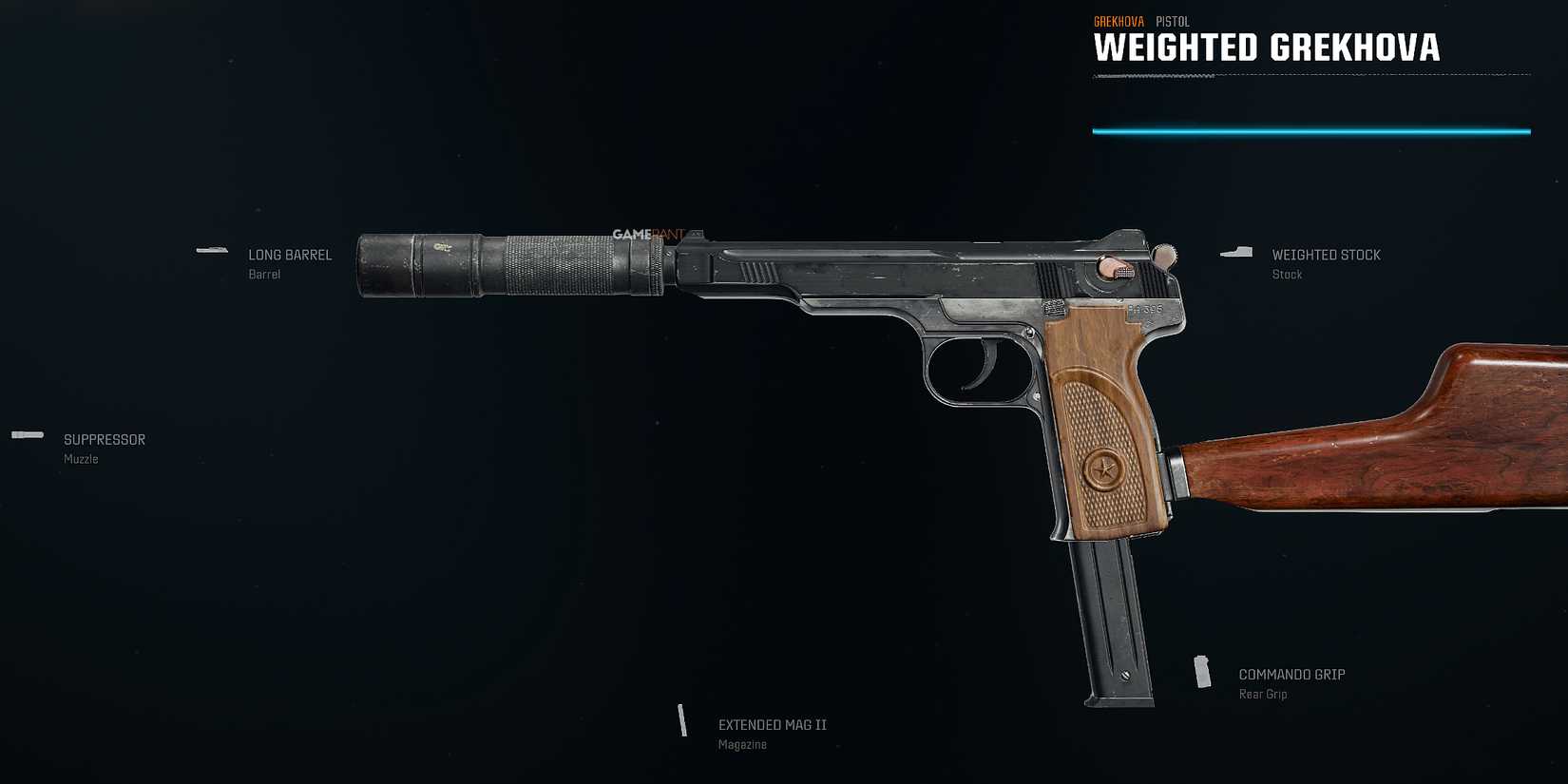Click the WEIGHTED GREKHOVA weapon title
This screenshot has height=784, width=1568.
coord(1267,48)
